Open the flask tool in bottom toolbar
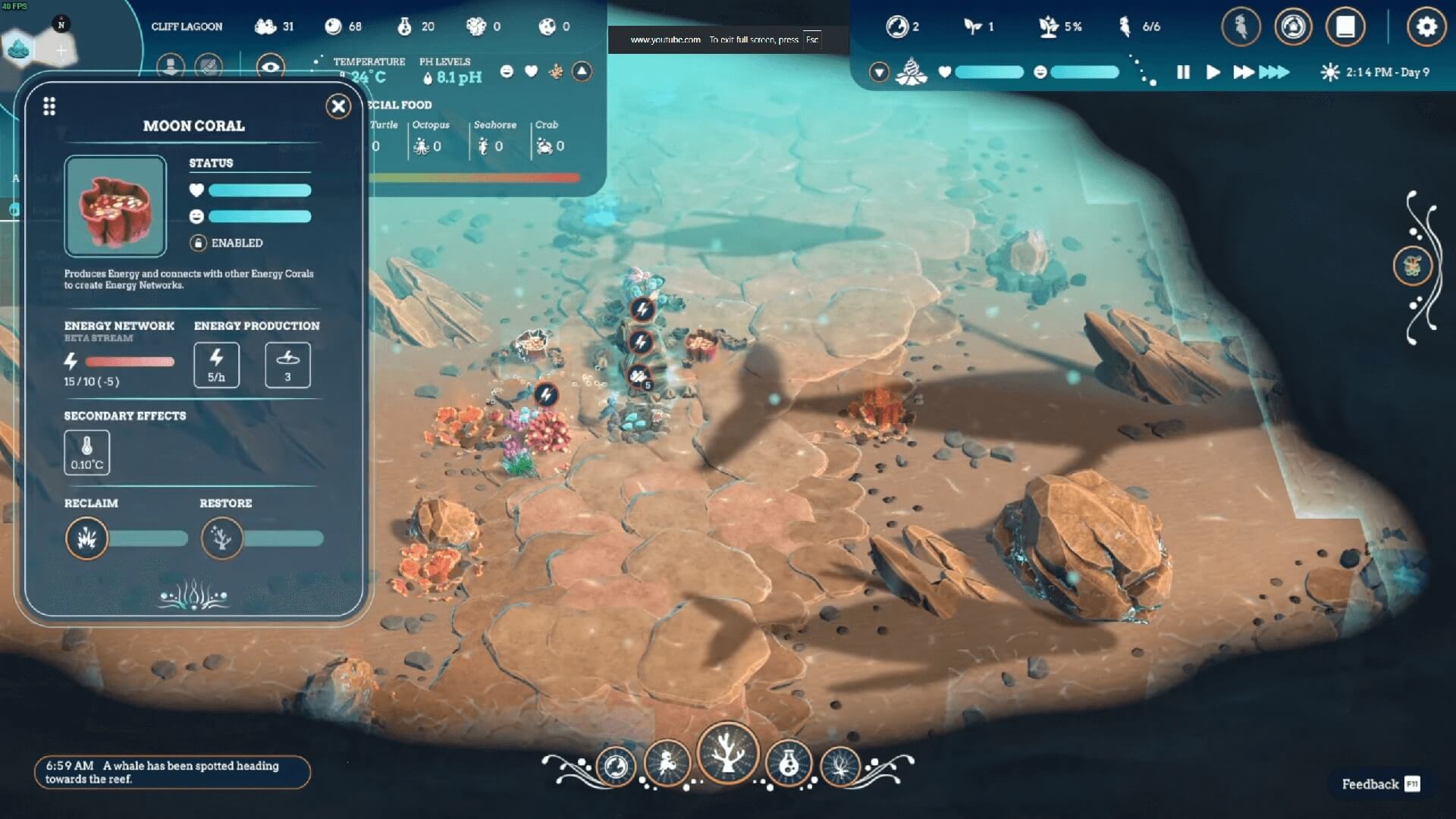This screenshot has width=1456, height=819. pyautogui.click(x=789, y=764)
